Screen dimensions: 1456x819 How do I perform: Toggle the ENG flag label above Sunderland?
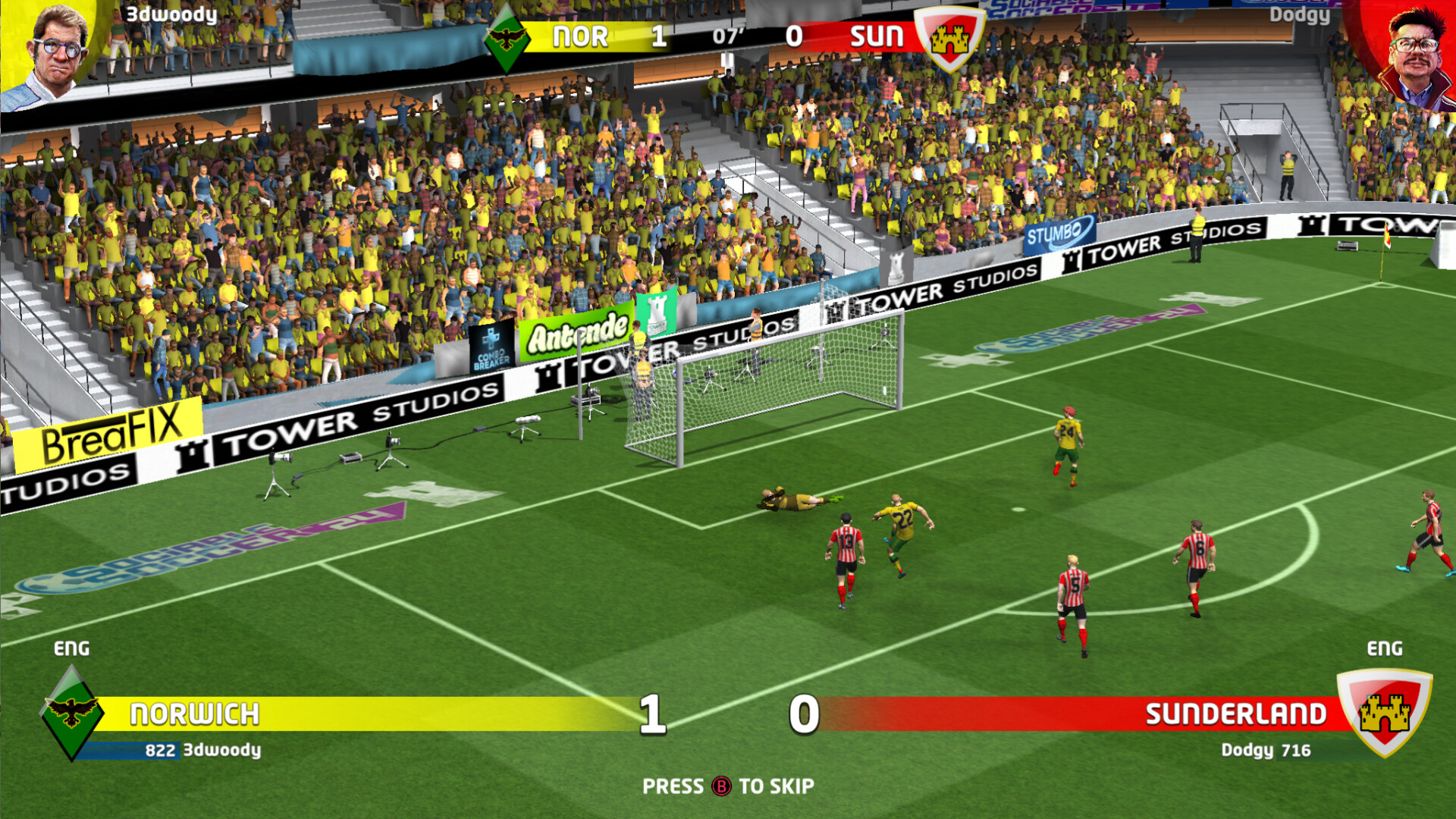tap(1386, 649)
